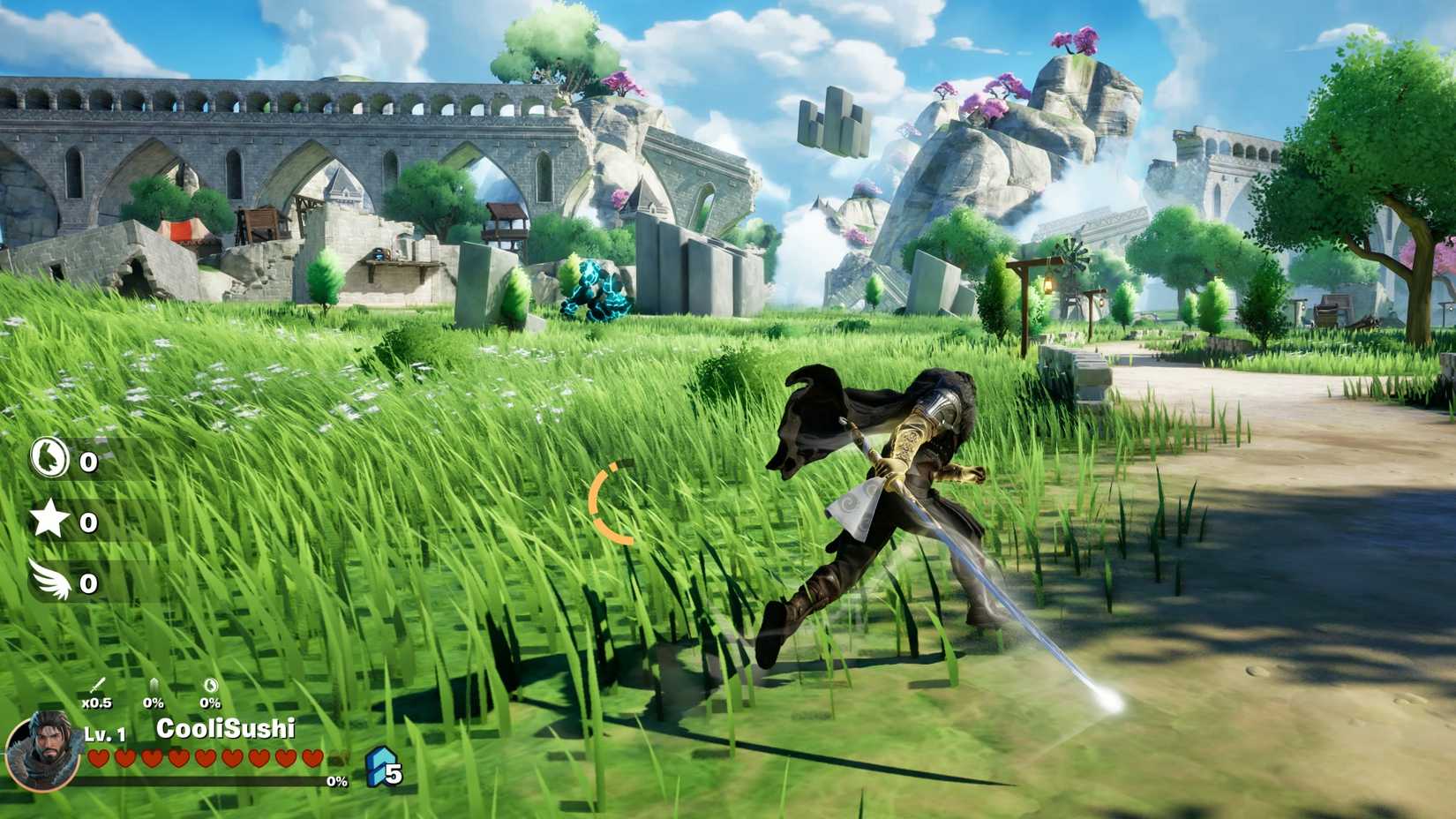Viewport: 1456px width, 819px height.
Task: Click the CooliSushi player name
Action: [x=225, y=729]
